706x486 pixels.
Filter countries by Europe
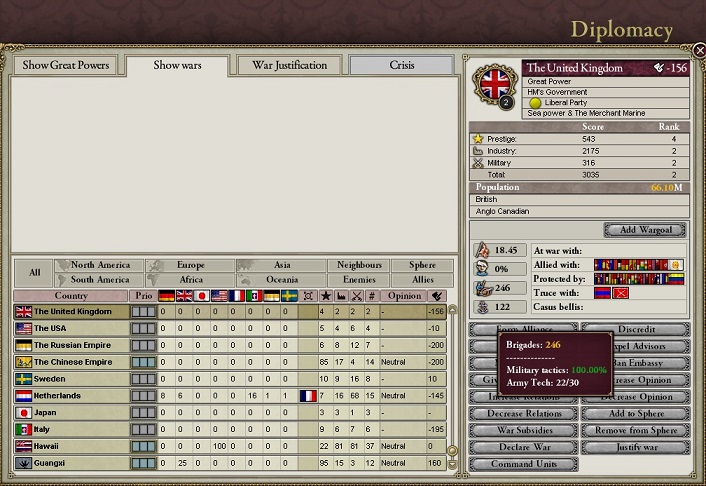click(190, 265)
